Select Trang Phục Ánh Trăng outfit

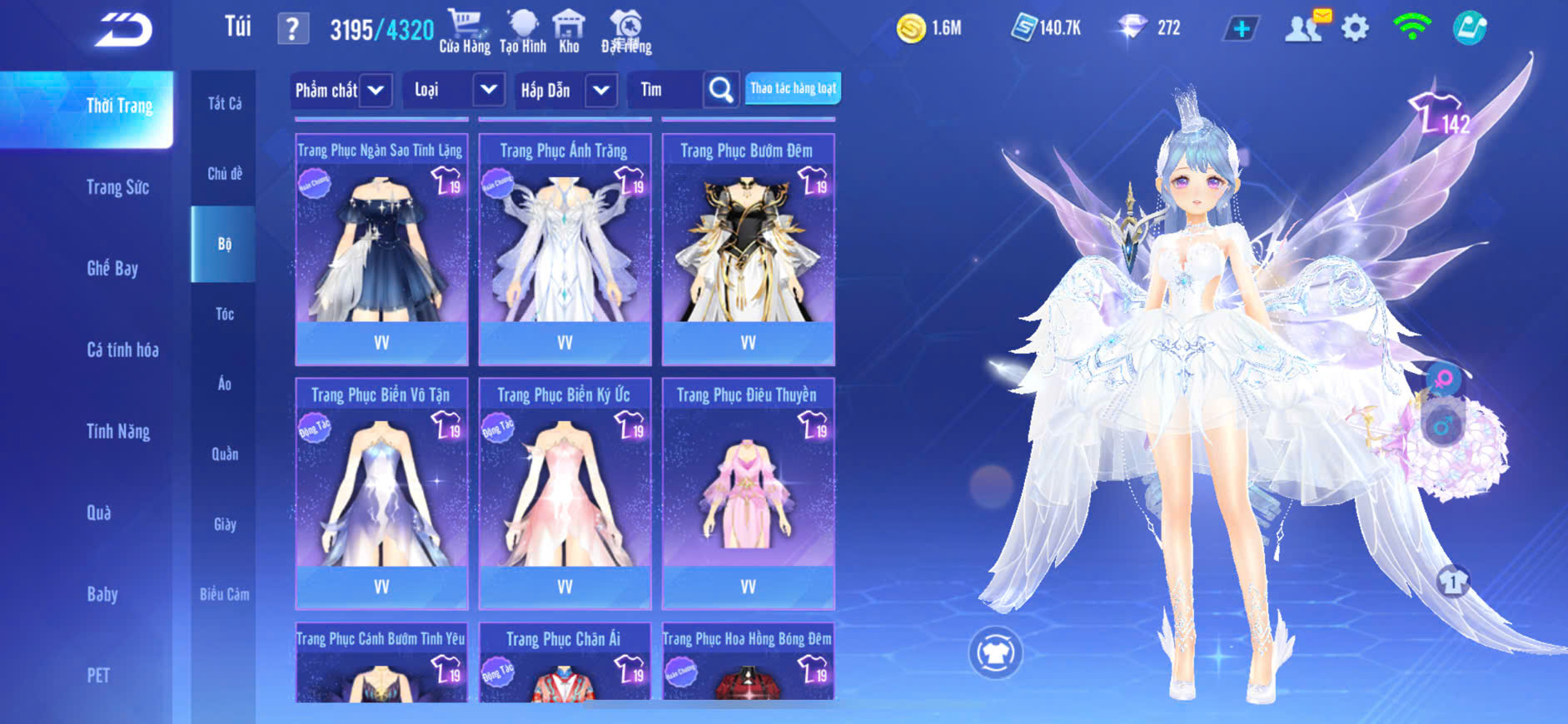pos(565,246)
